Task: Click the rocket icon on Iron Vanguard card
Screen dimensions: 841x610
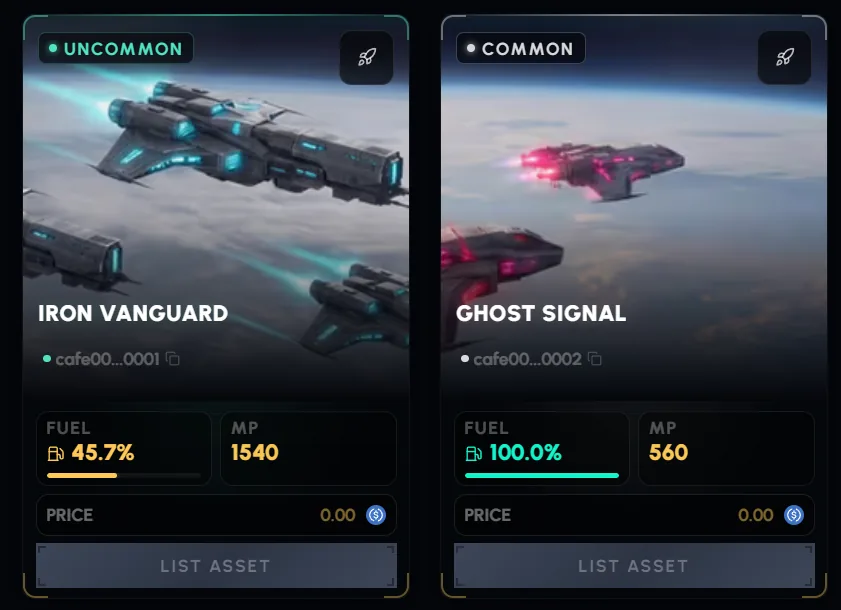Action: pos(366,58)
